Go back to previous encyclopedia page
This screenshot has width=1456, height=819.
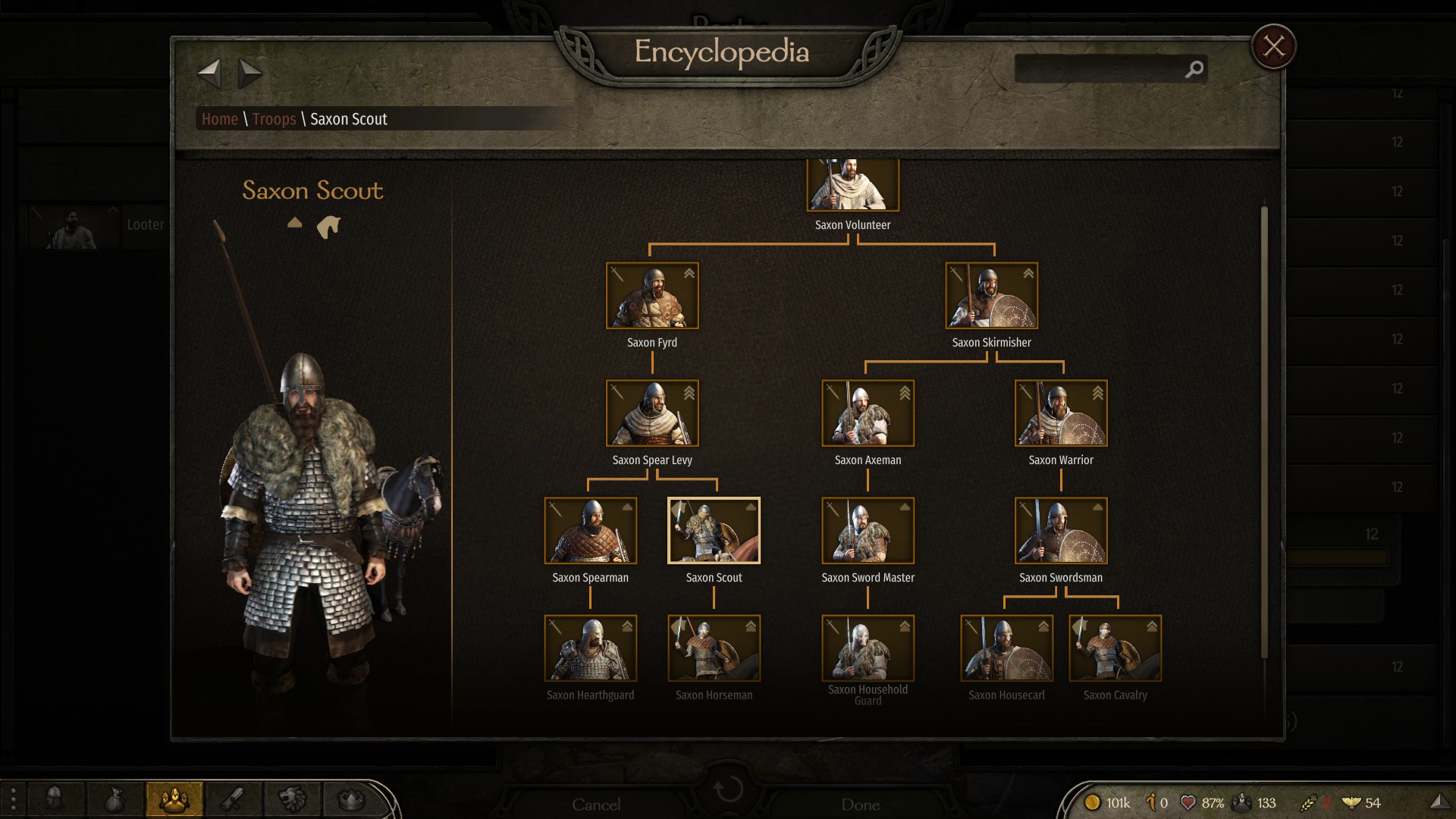click(x=209, y=74)
